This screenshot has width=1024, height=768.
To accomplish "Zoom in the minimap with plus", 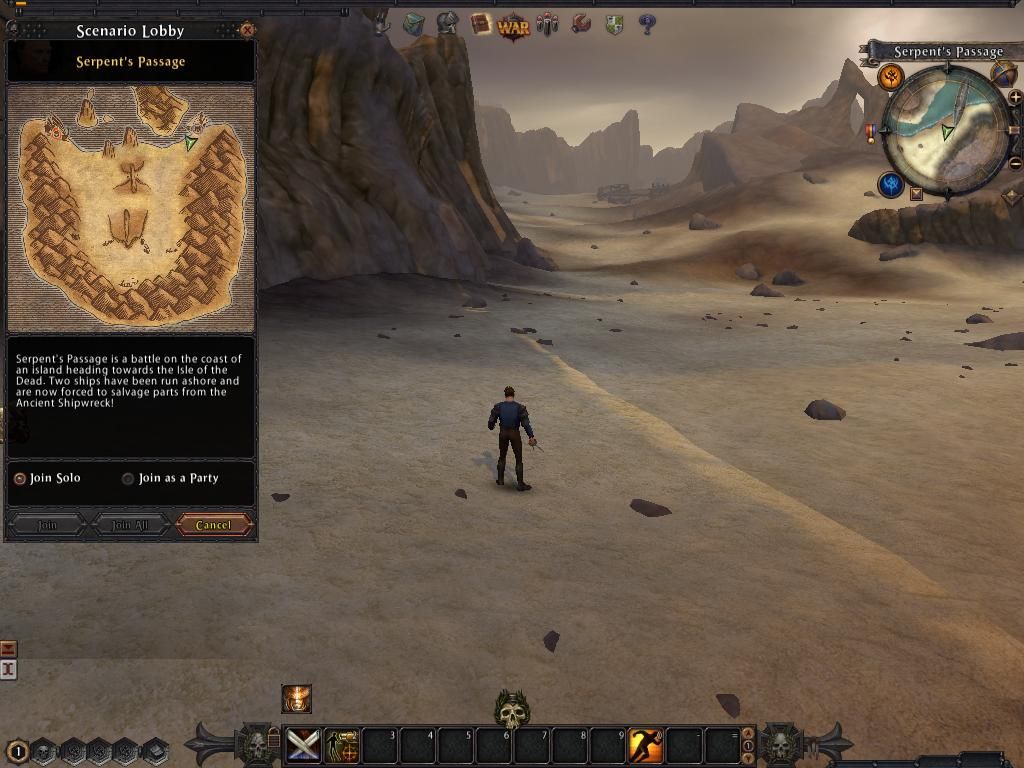I will (x=1015, y=97).
